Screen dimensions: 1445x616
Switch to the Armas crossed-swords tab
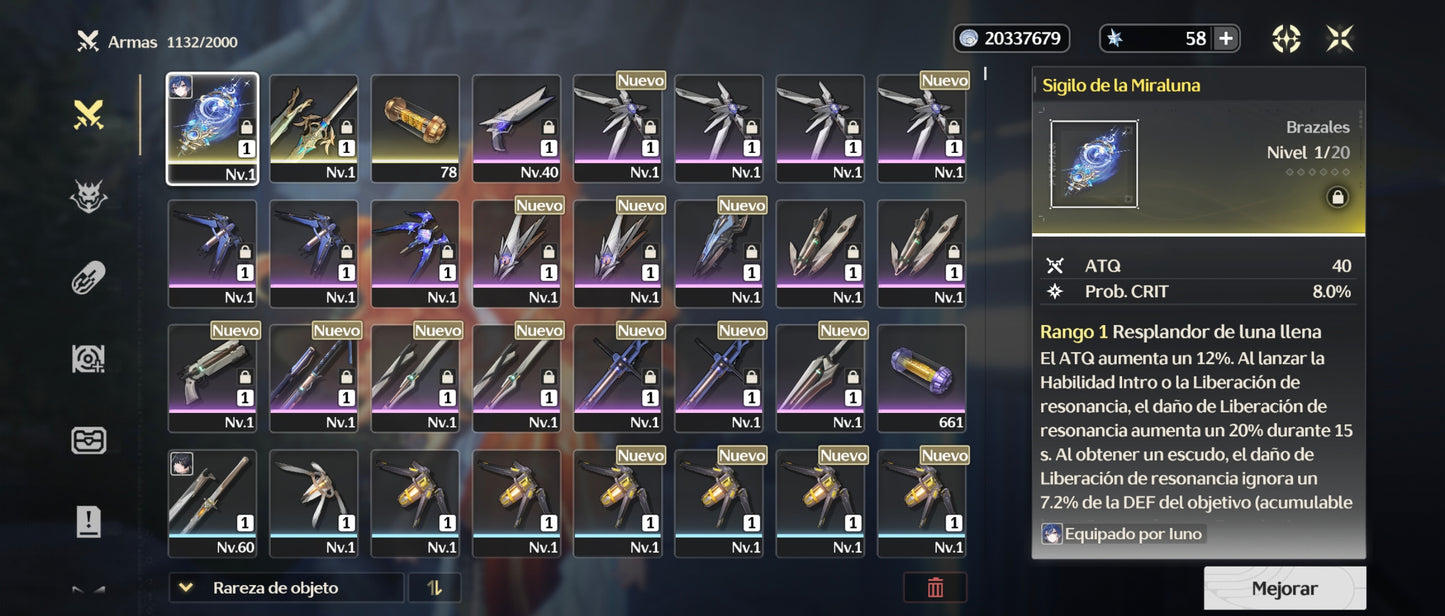89,116
